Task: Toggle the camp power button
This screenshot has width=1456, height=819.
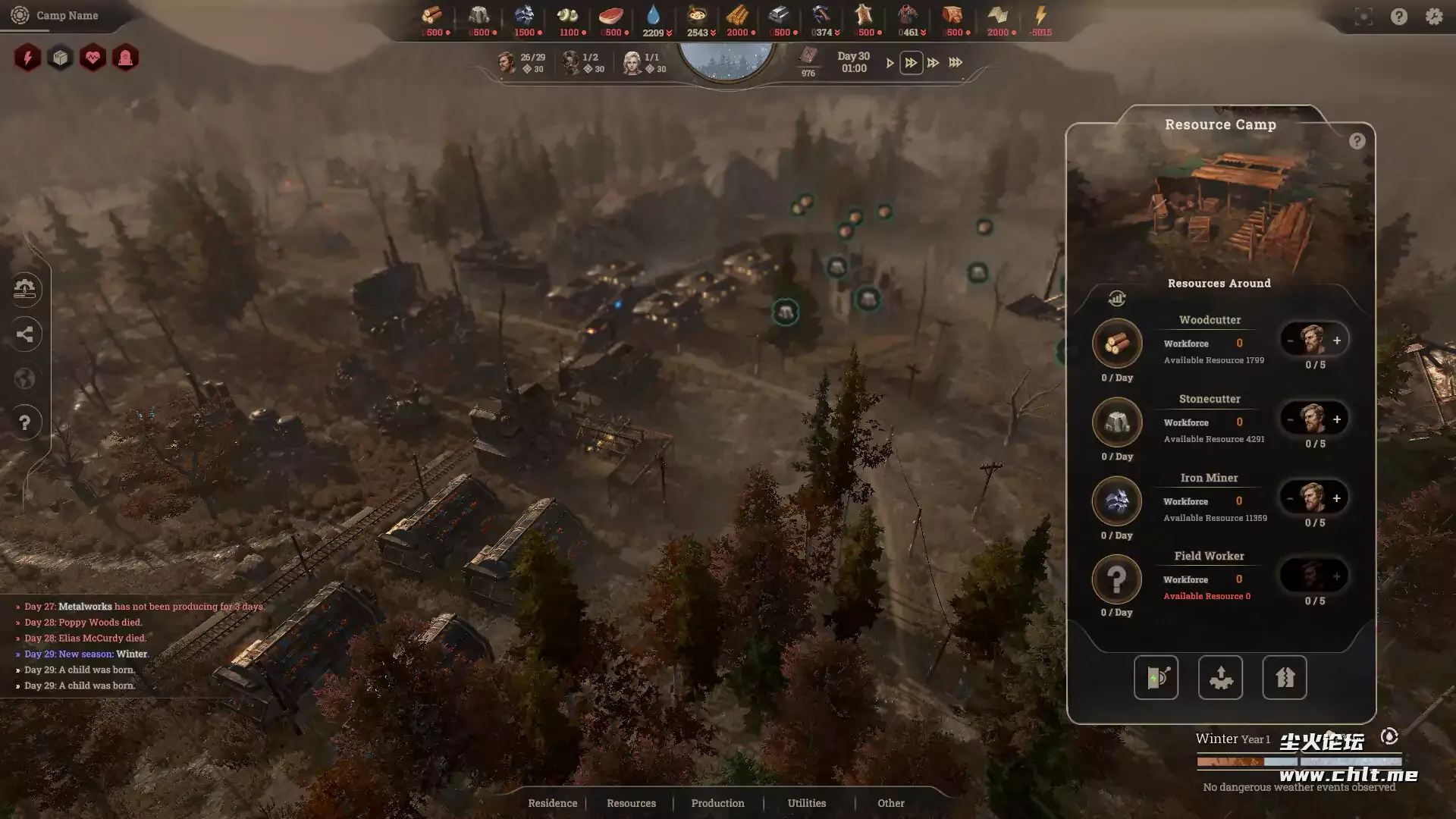Action: pyautogui.click(x=1156, y=677)
